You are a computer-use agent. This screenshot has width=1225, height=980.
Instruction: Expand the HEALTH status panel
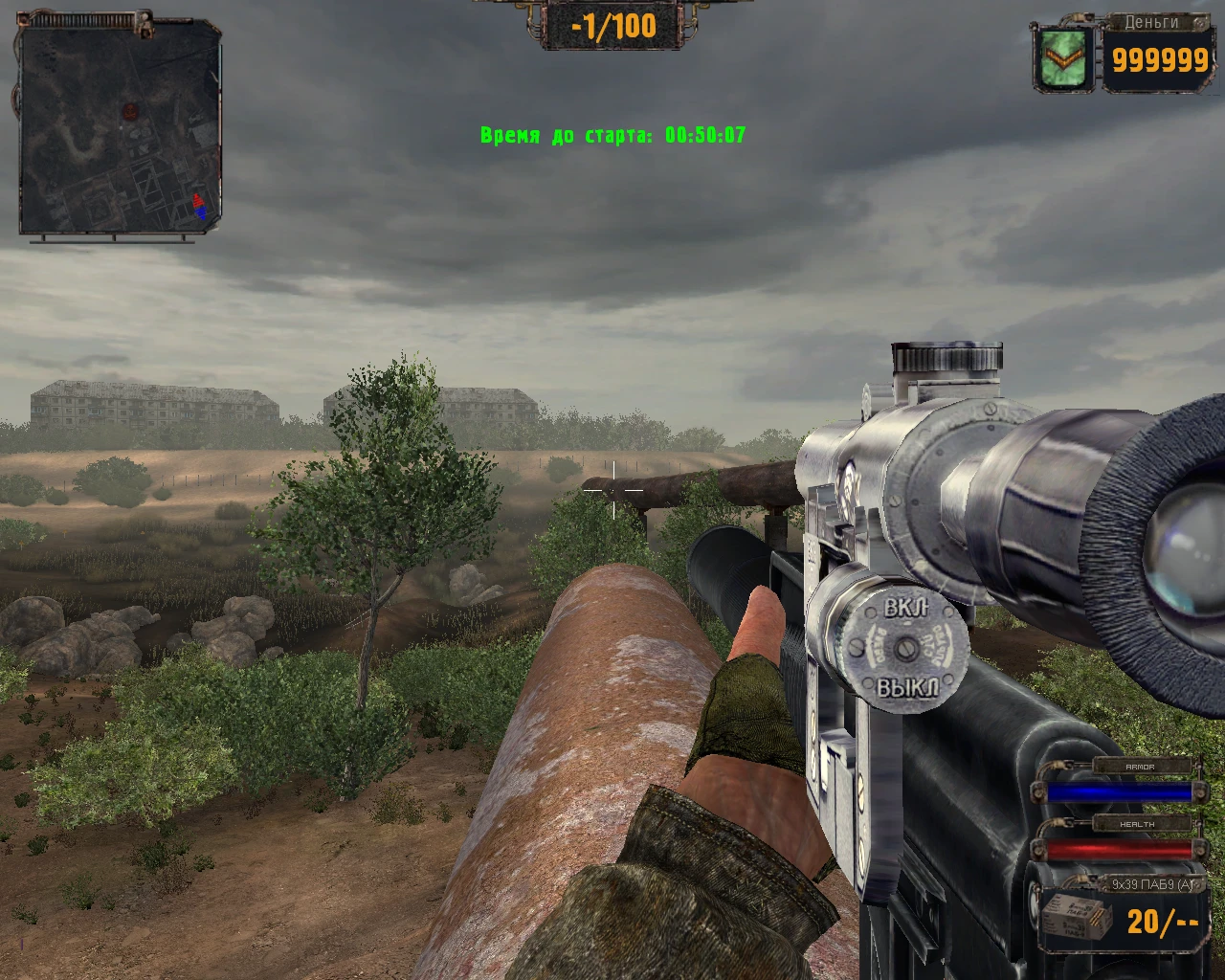coord(1138,822)
